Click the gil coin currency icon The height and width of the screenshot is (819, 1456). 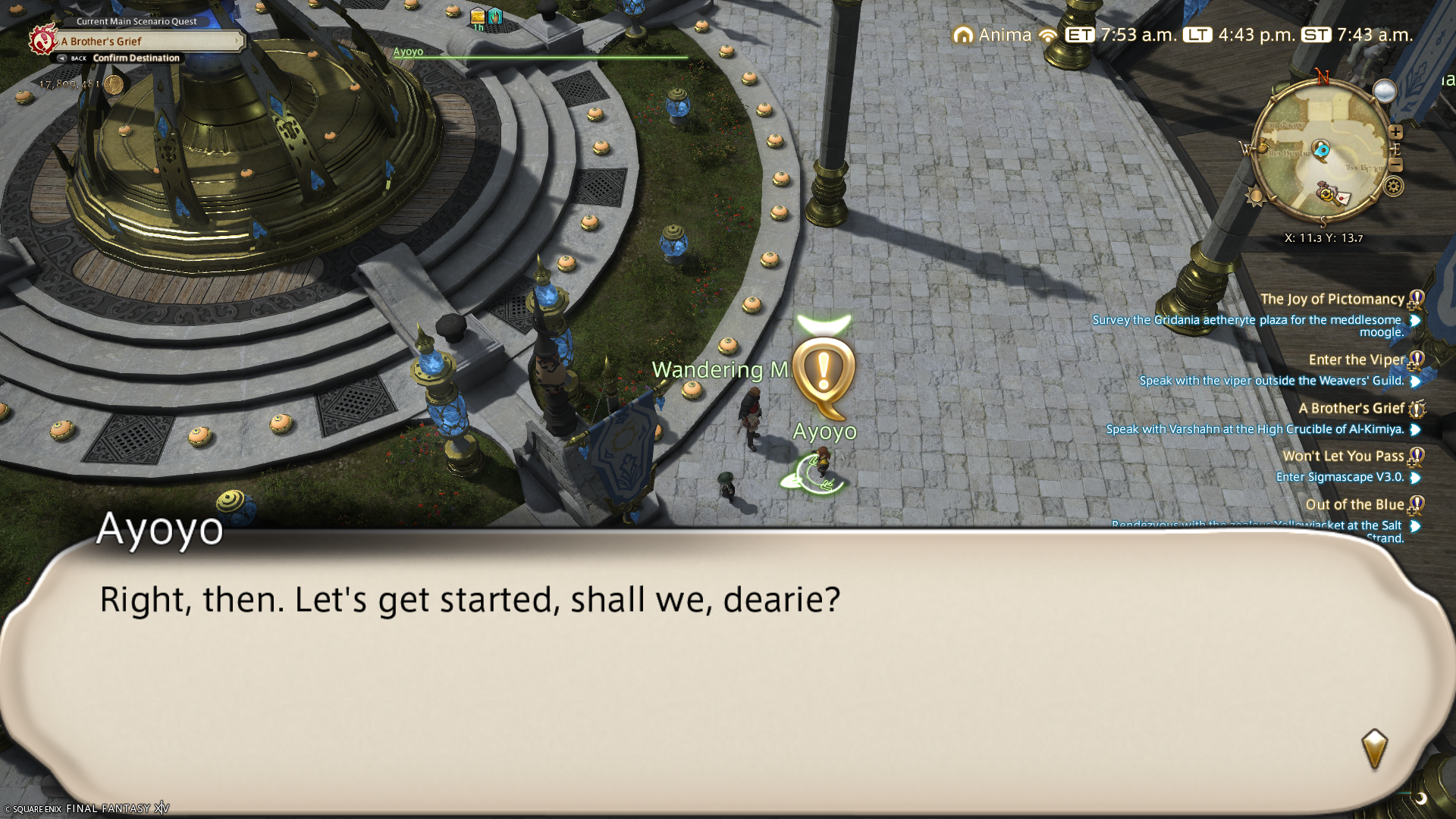pyautogui.click(x=114, y=84)
